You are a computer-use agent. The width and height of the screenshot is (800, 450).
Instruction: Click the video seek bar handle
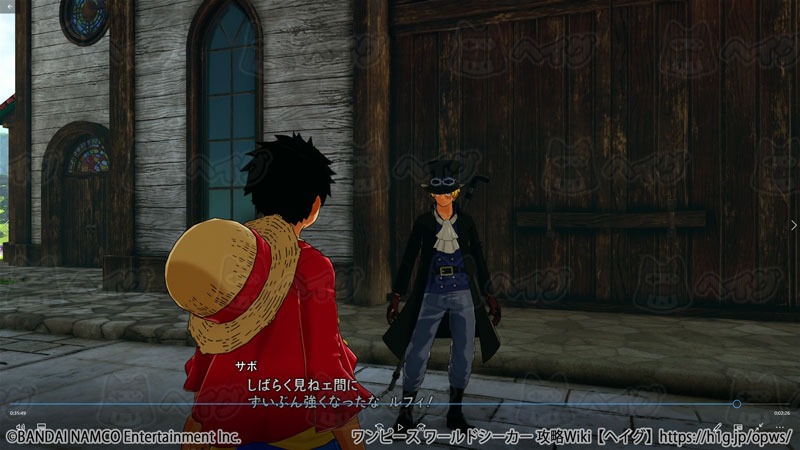737,404
